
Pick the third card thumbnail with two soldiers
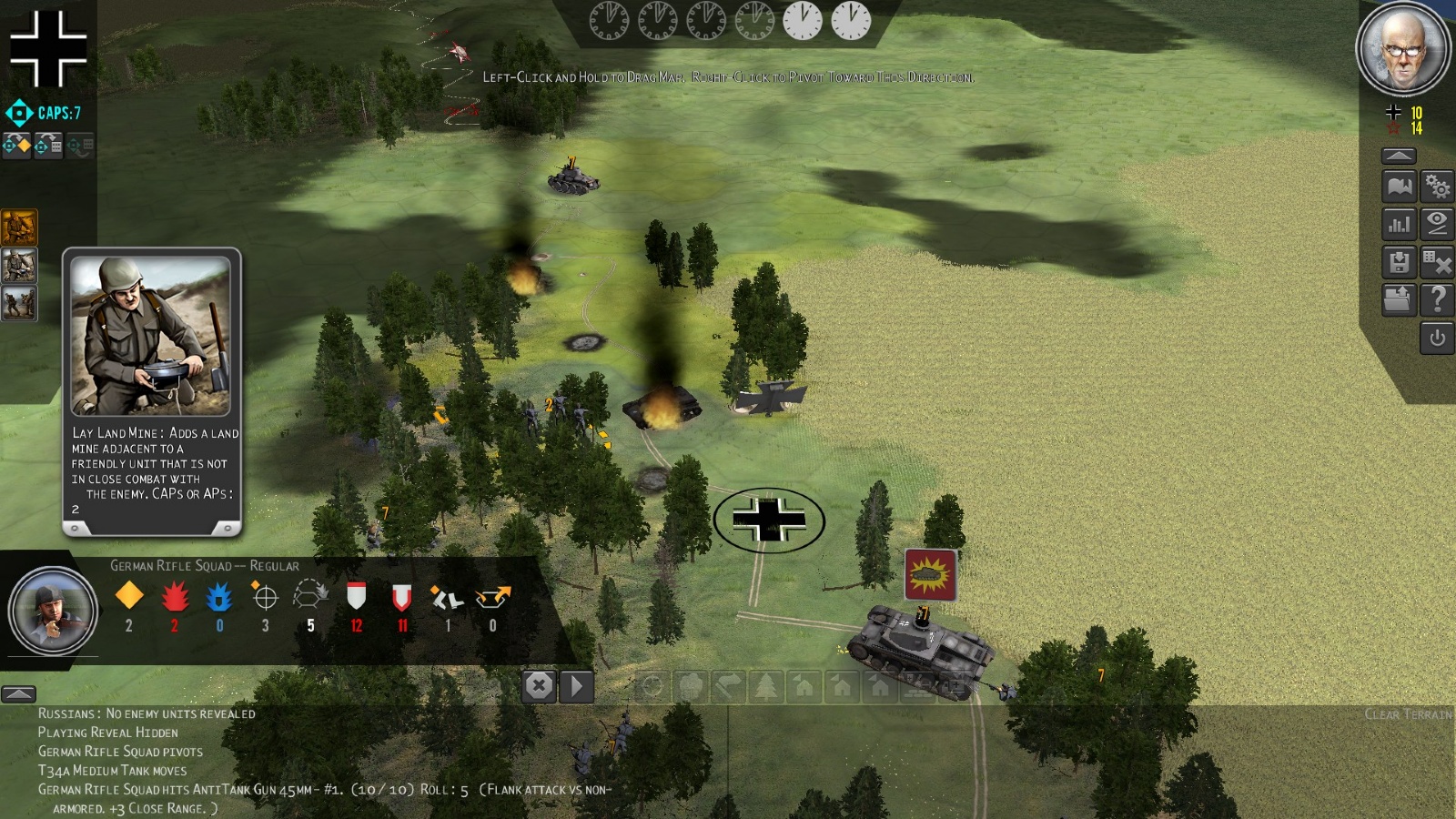point(19,304)
